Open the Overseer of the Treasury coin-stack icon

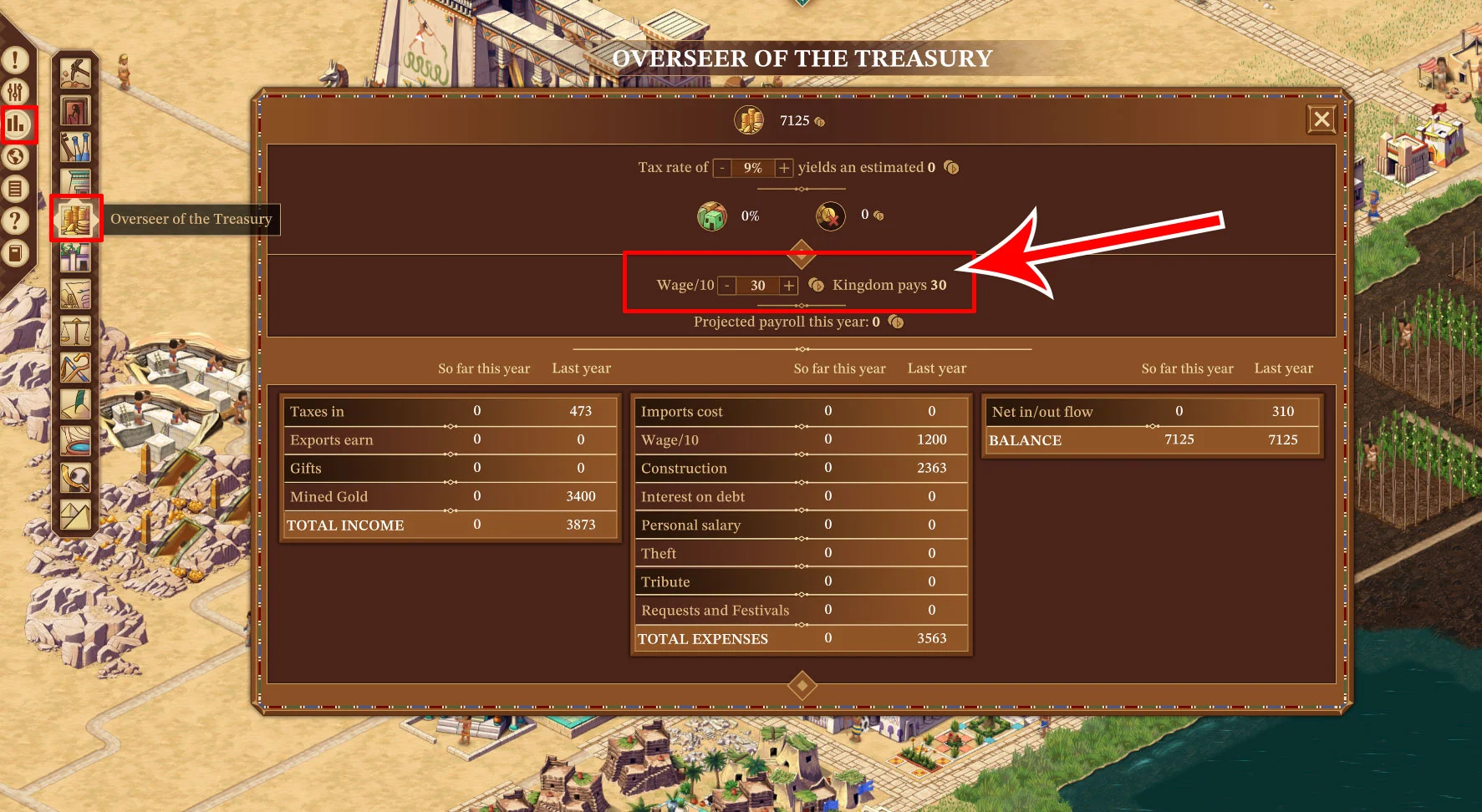pos(75,219)
